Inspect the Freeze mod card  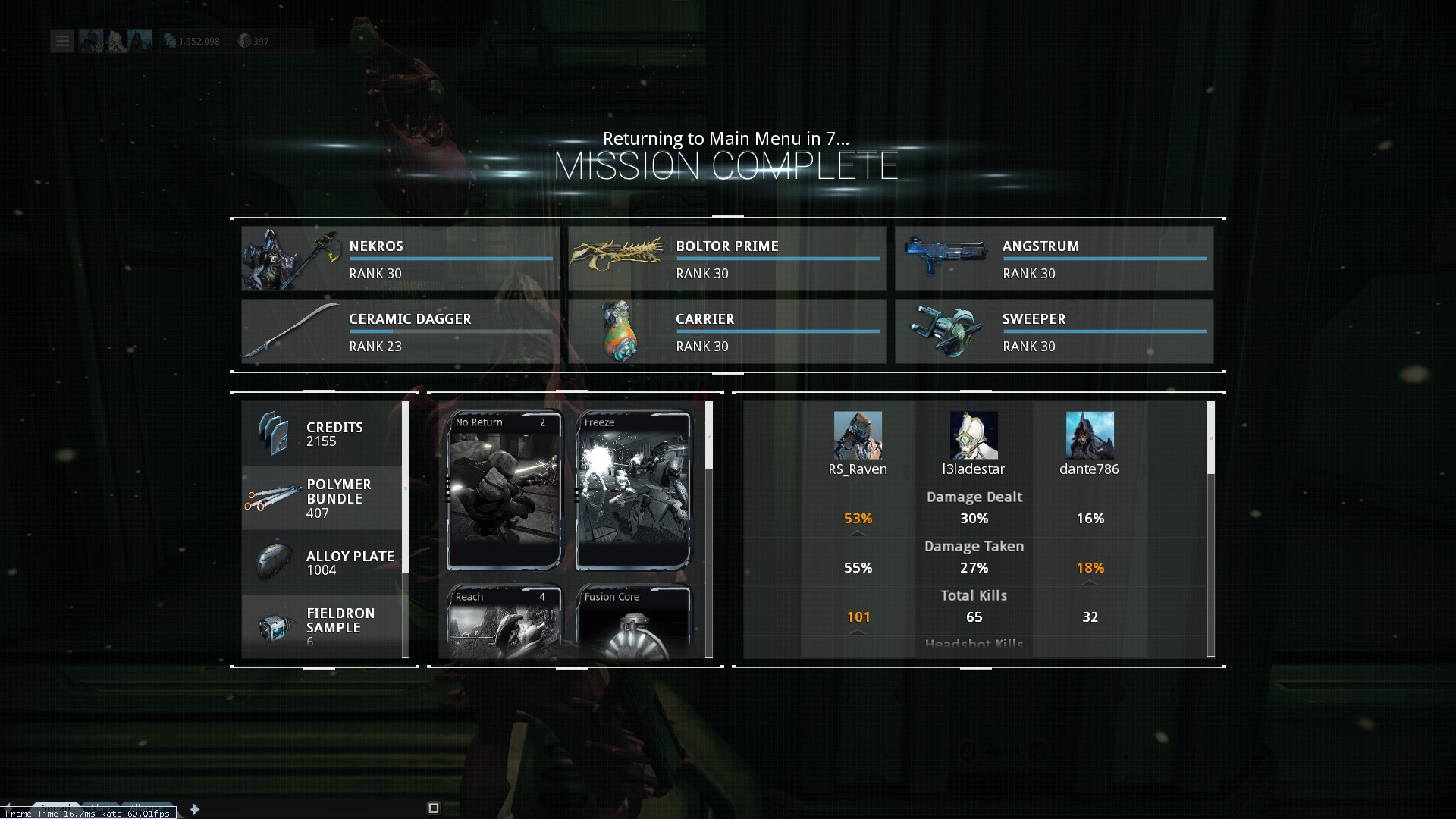tap(633, 490)
